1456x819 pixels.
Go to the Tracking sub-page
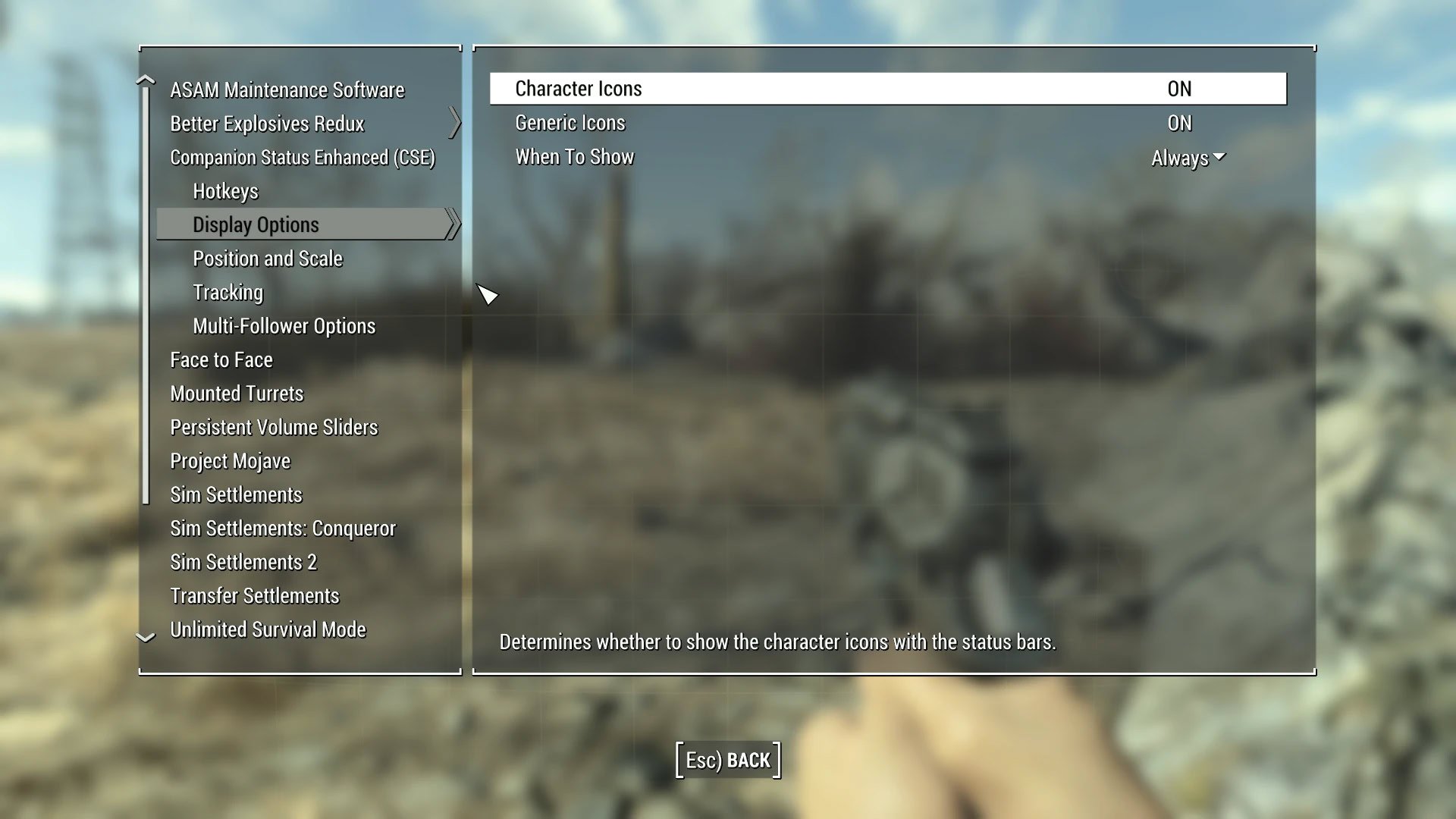(x=227, y=293)
